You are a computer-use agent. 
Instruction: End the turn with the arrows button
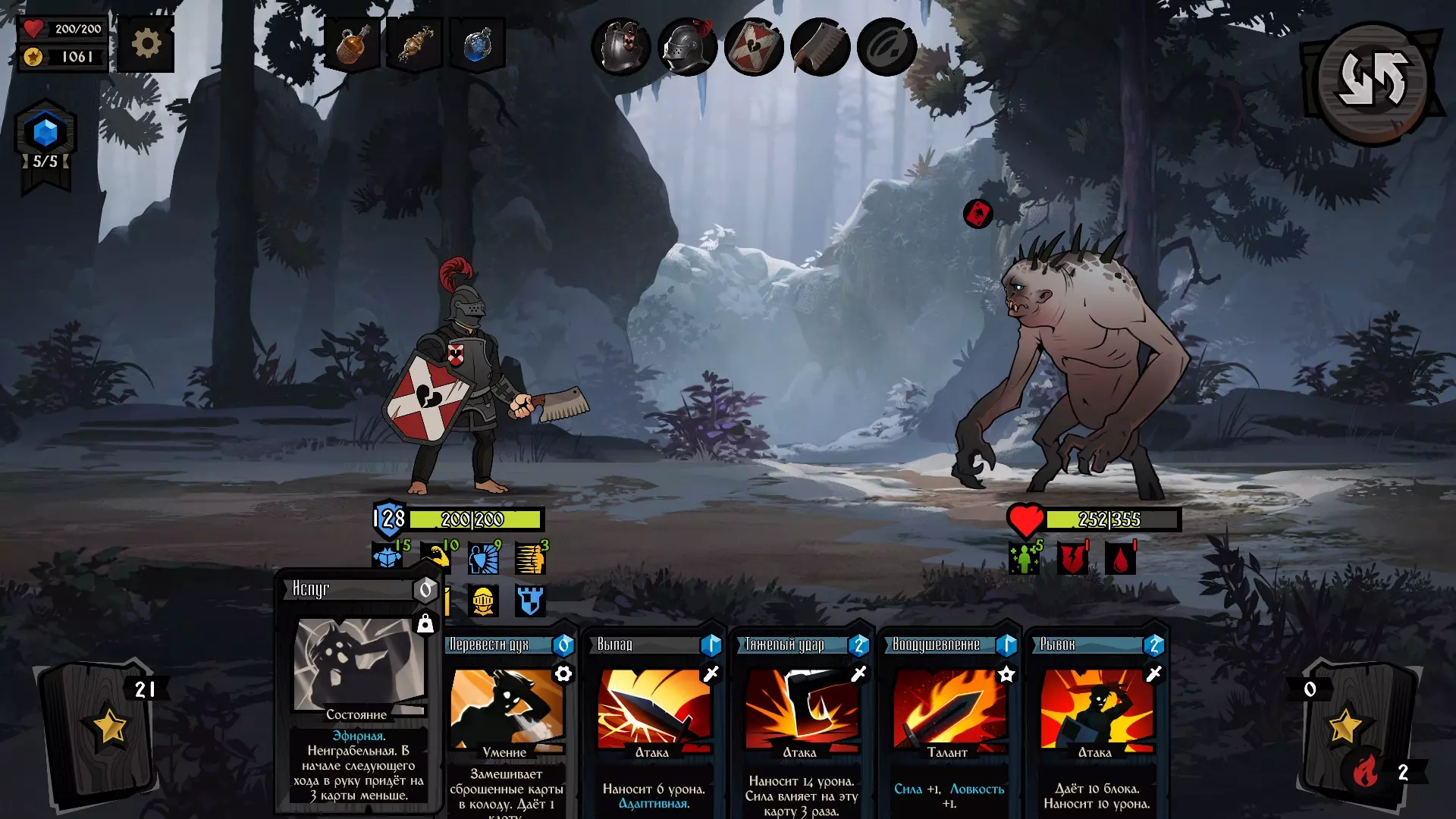click(1373, 81)
